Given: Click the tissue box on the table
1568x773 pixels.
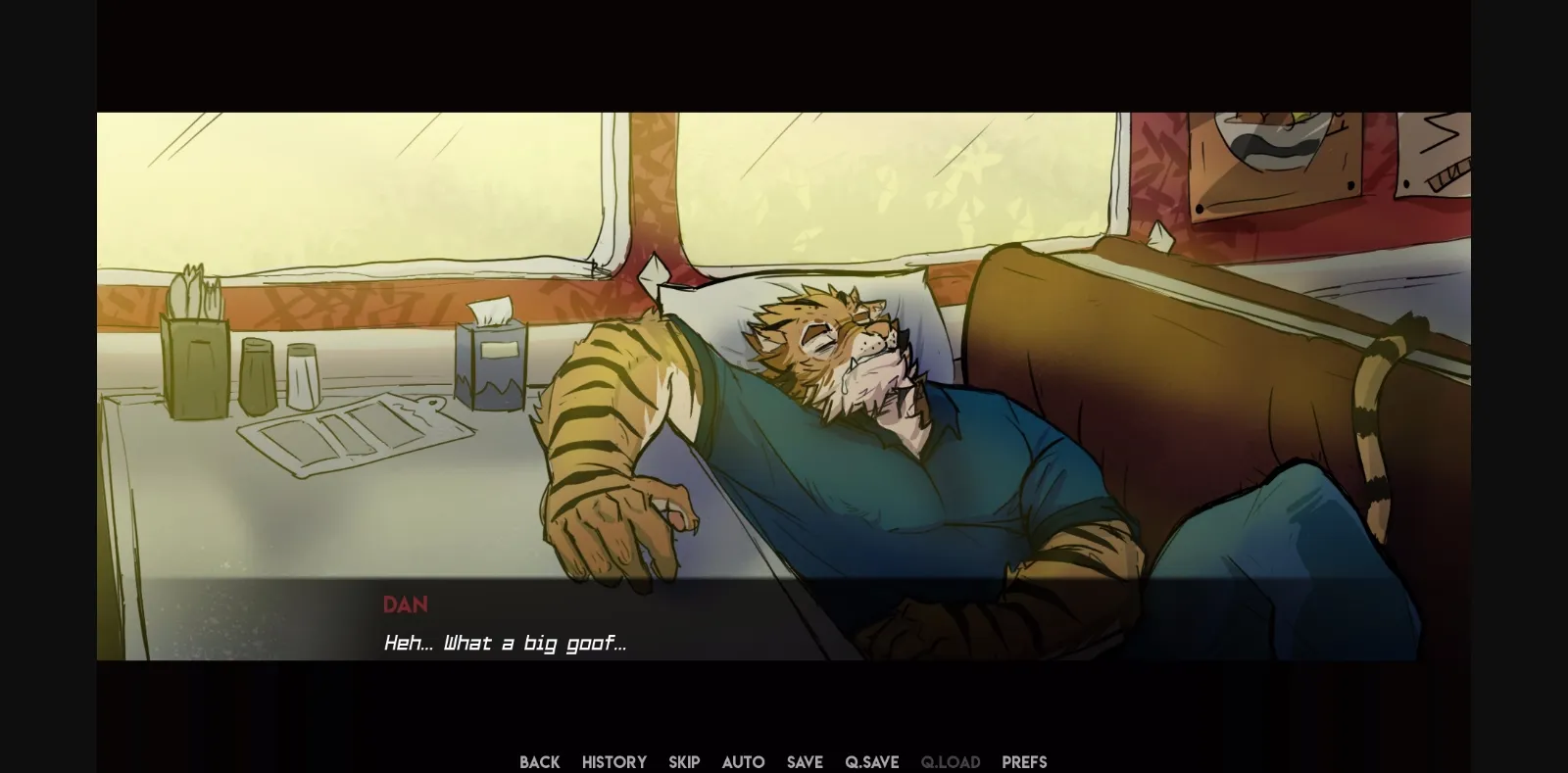Looking at the screenshot, I should point(490,362).
